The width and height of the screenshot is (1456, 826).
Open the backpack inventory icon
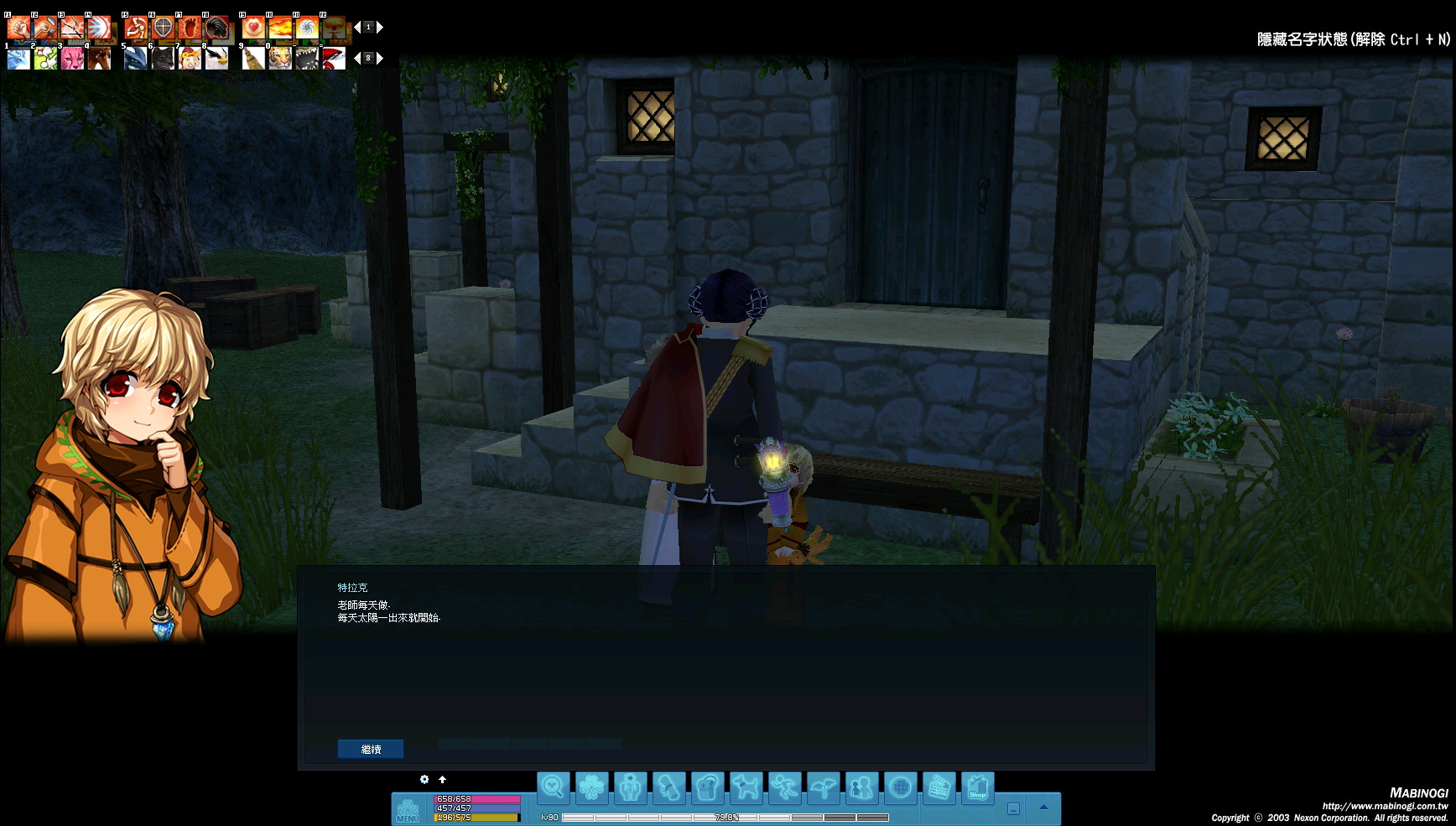pos(707,788)
